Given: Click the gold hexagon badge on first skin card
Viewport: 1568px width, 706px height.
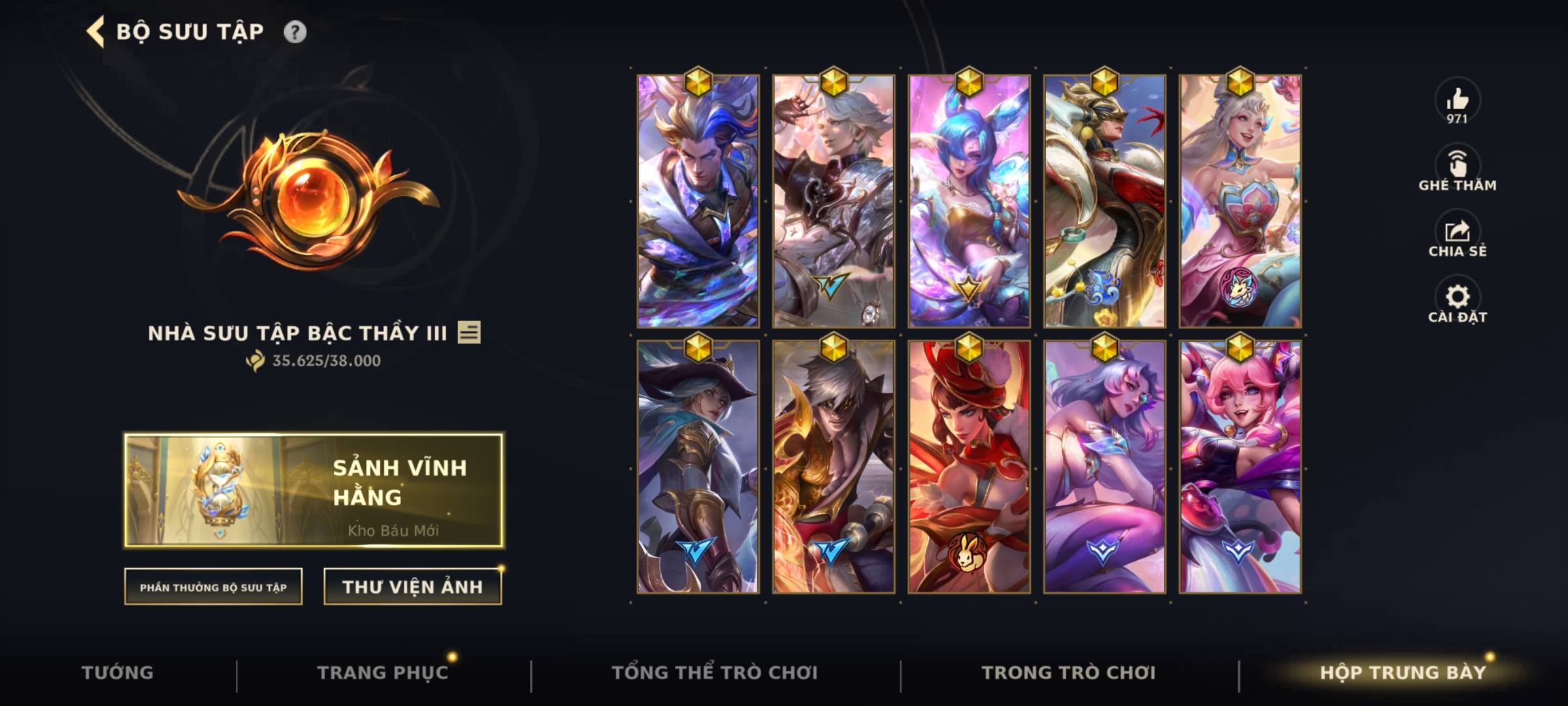Looking at the screenshot, I should [699, 80].
